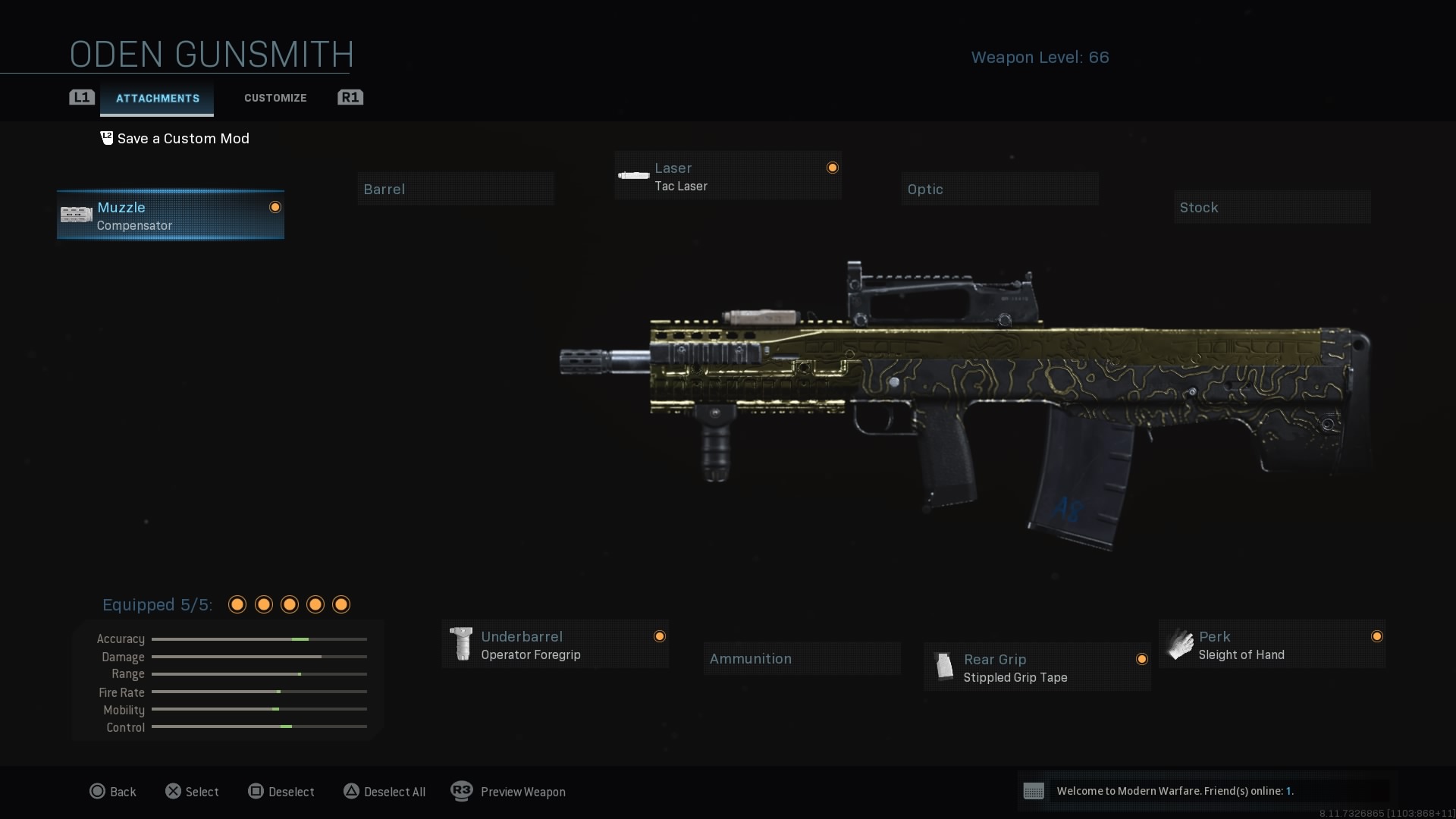Toggle the orange indicator on the Laser slot
The height and width of the screenshot is (819, 1456).
(x=833, y=168)
